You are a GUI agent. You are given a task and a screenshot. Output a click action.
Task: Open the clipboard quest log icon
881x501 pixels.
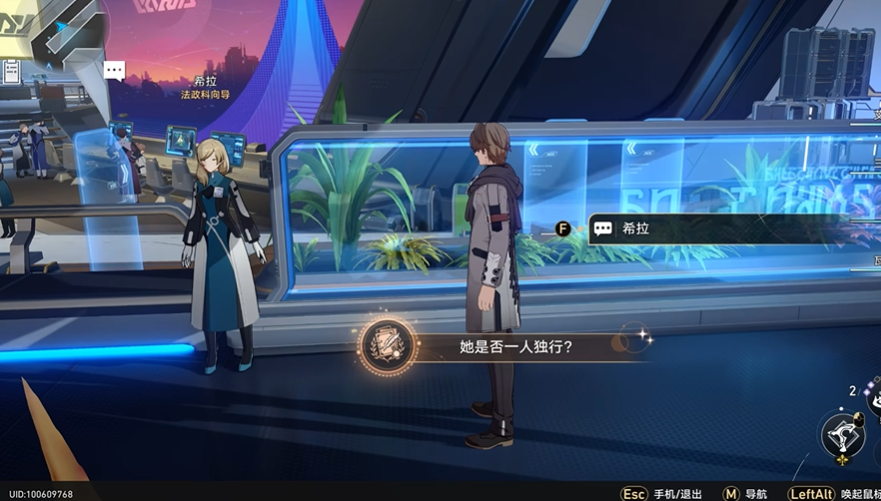pos(12,71)
